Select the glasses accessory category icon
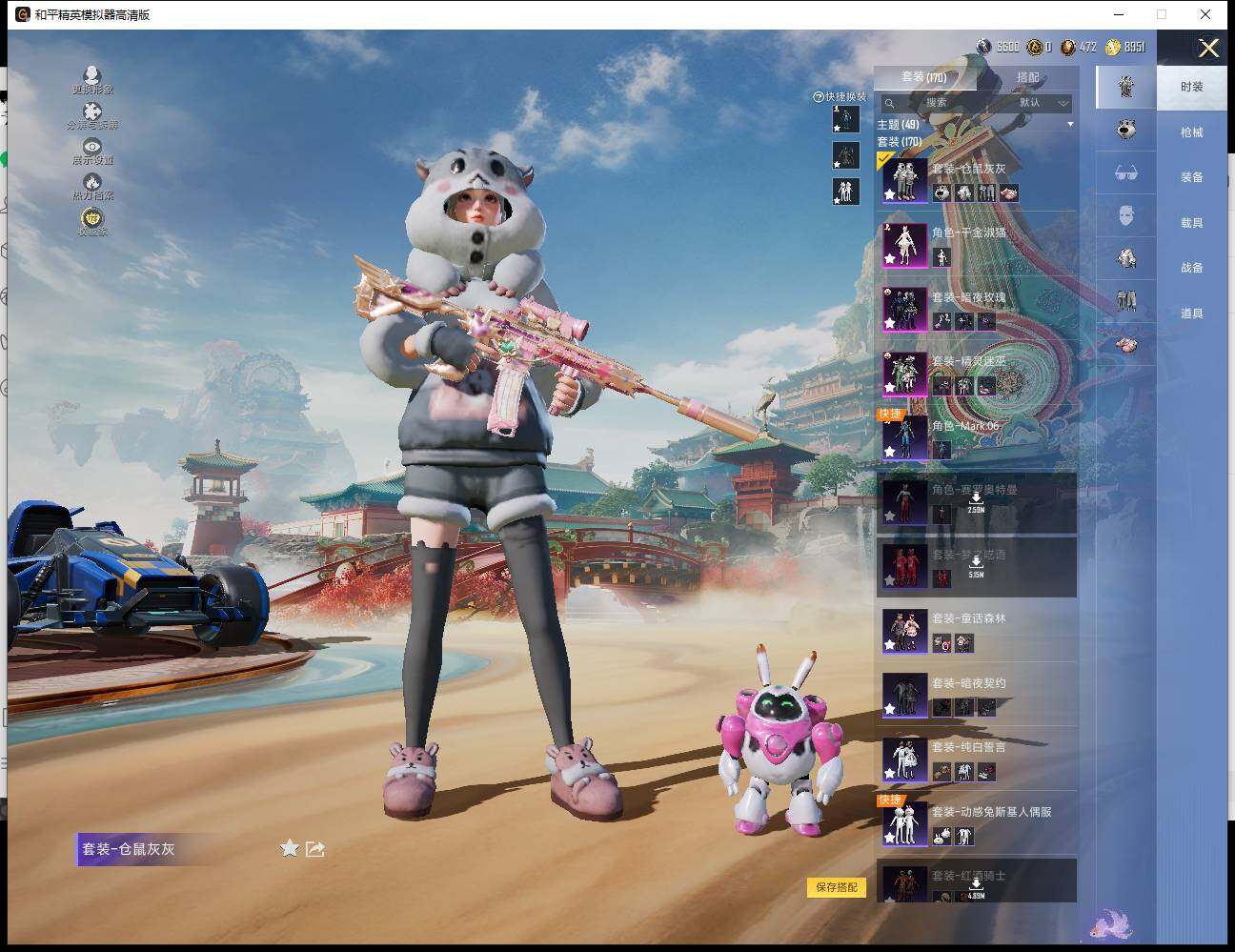Viewport: 1235px width, 952px height. coord(1126,173)
